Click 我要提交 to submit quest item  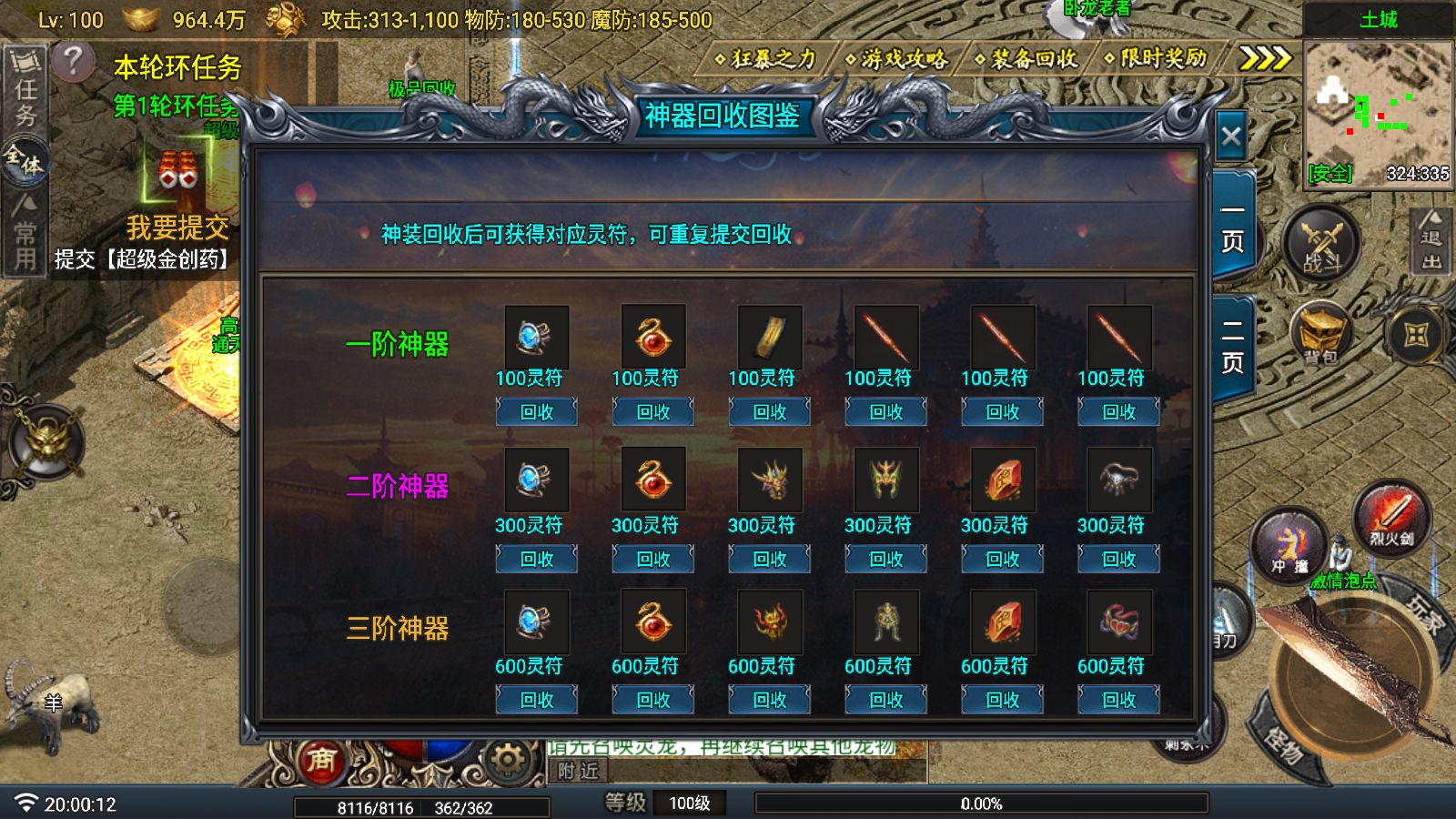point(177,227)
